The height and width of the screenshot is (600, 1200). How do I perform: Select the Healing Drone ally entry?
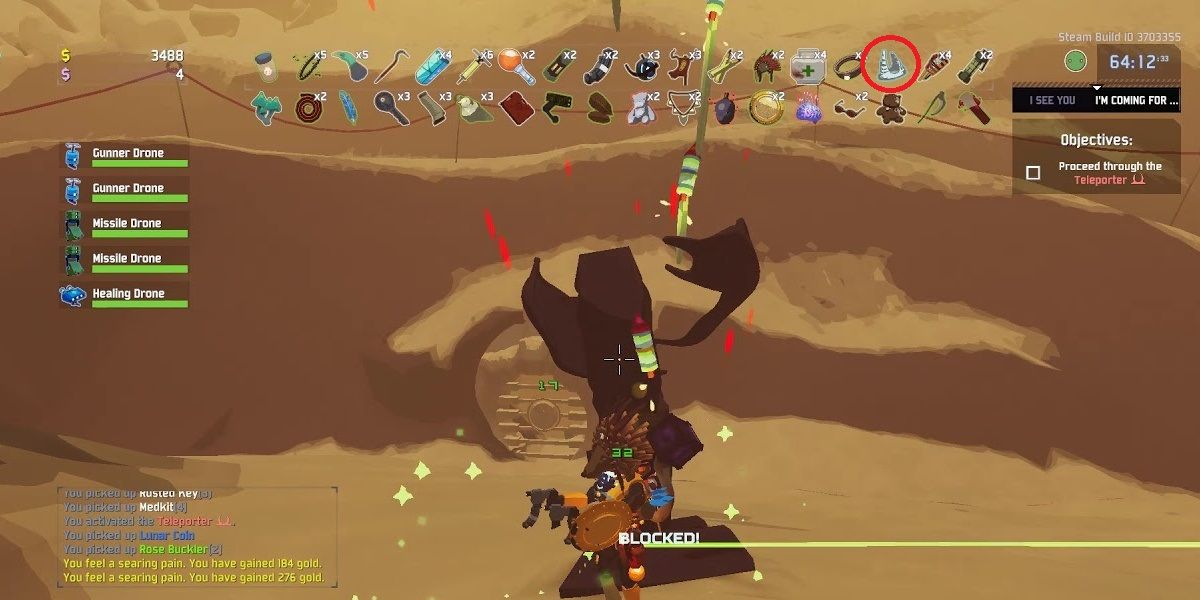pos(125,295)
